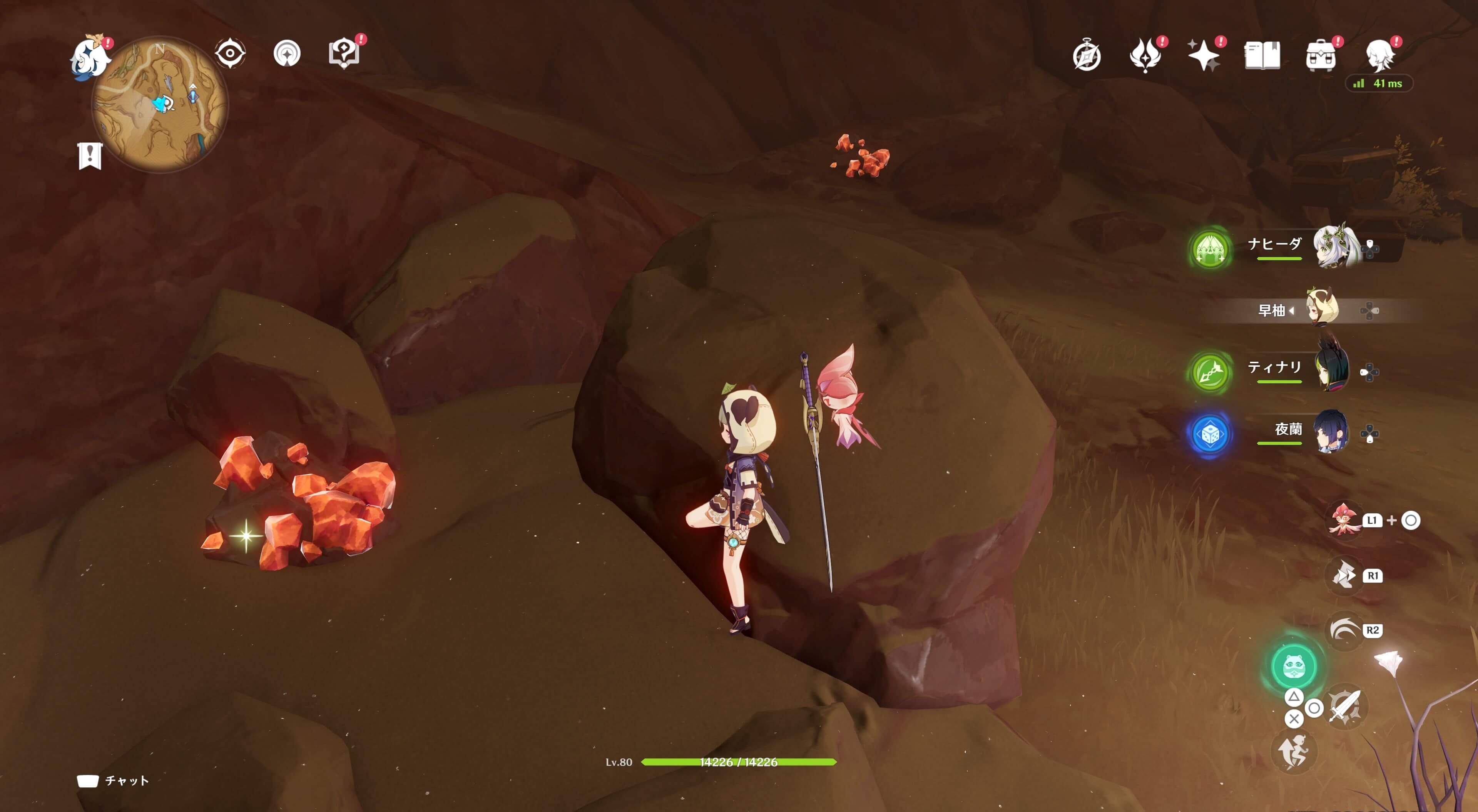Screen dimensions: 1478x812
Task: Open the open-book icon
Action: tap(1262, 56)
